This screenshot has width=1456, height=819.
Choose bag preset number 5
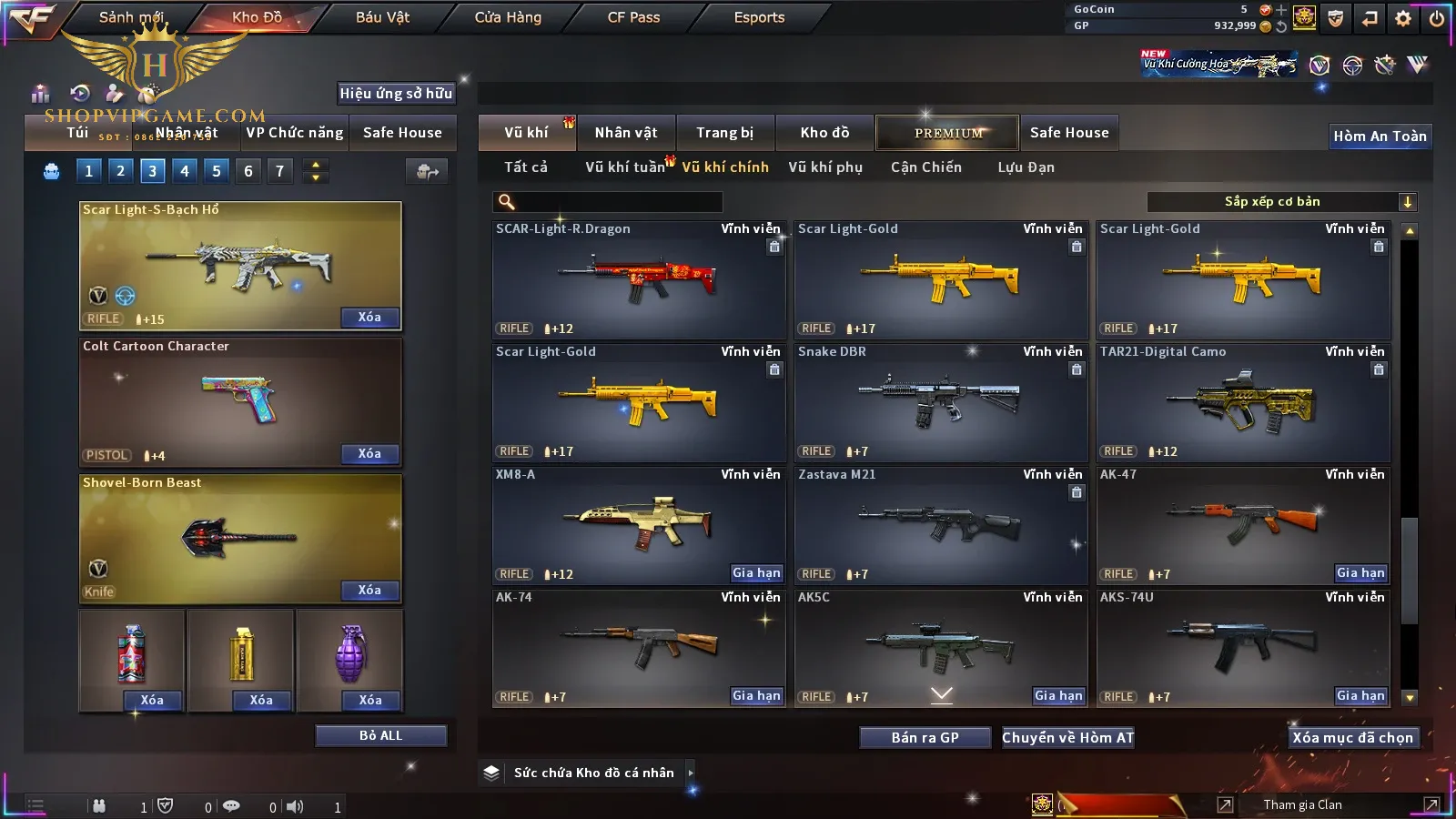(x=217, y=171)
